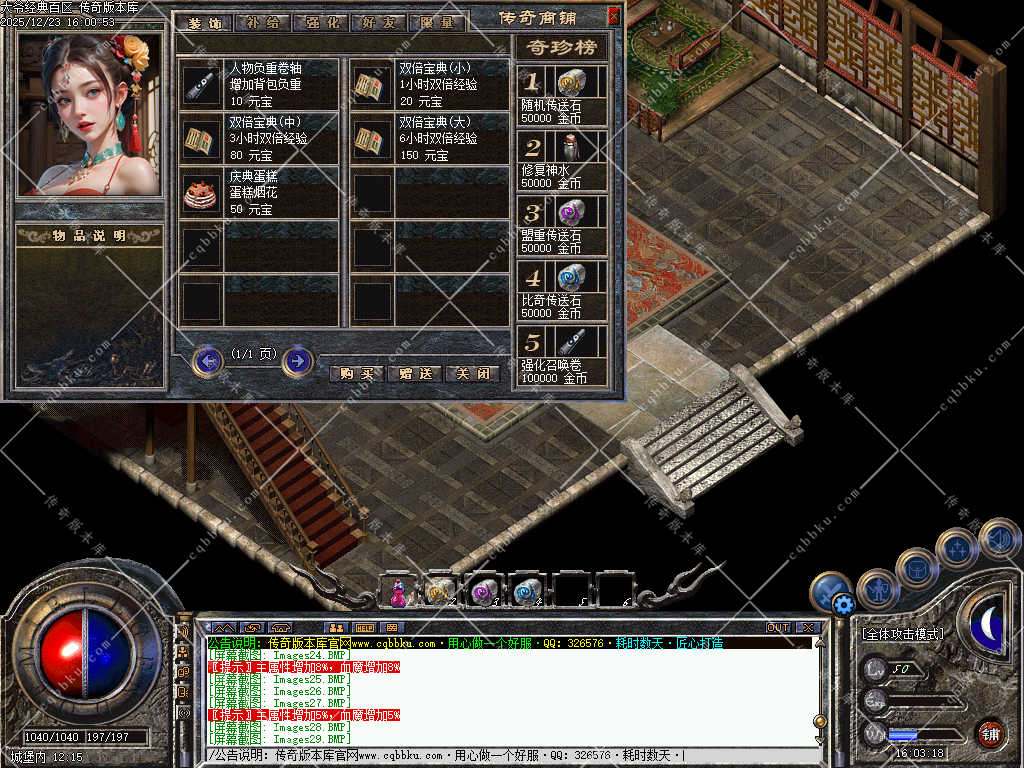Pick the 双倍宝典(大) book for 150 元宝
The width and height of the screenshot is (1024, 768).
tap(372, 140)
